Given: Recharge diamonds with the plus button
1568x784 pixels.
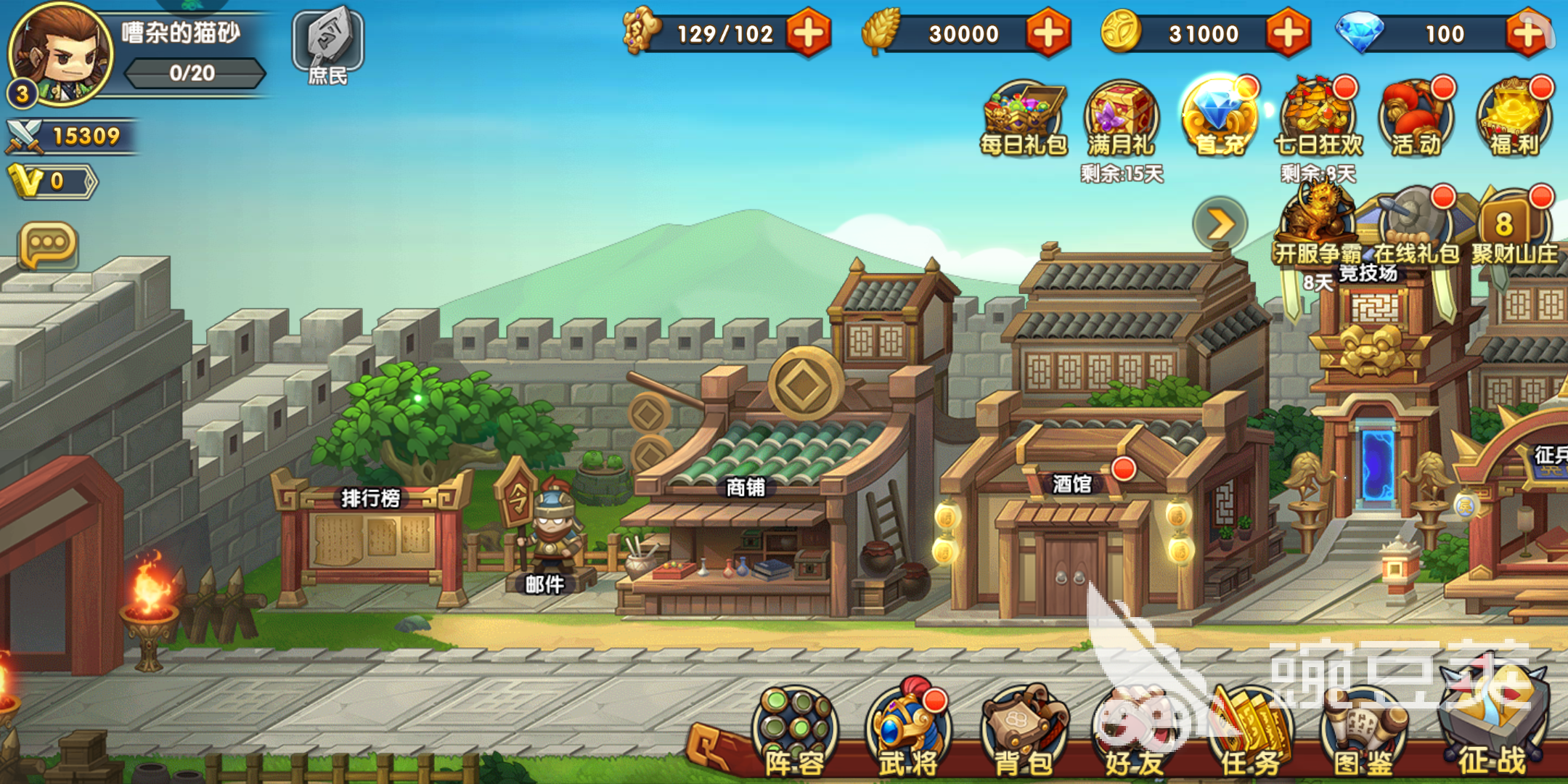Looking at the screenshot, I should [x=1527, y=33].
